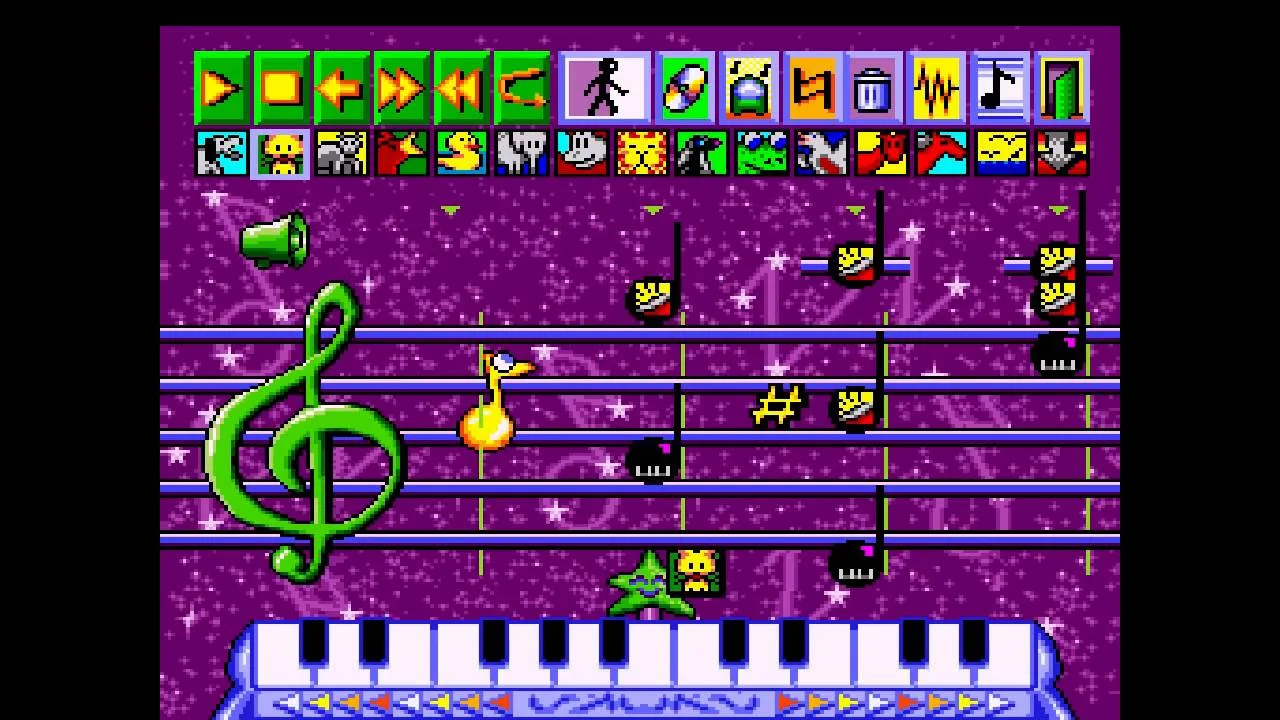Rewind the song
Image resolution: width=1280 pixels, height=720 pixels.
[461, 89]
